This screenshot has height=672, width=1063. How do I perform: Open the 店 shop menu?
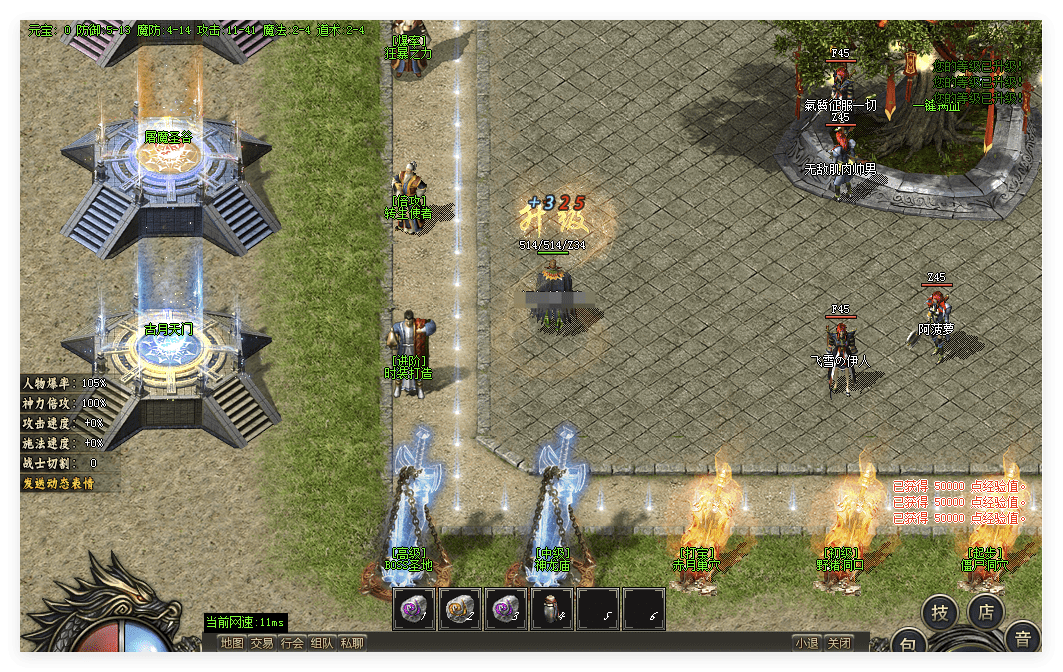tap(986, 613)
